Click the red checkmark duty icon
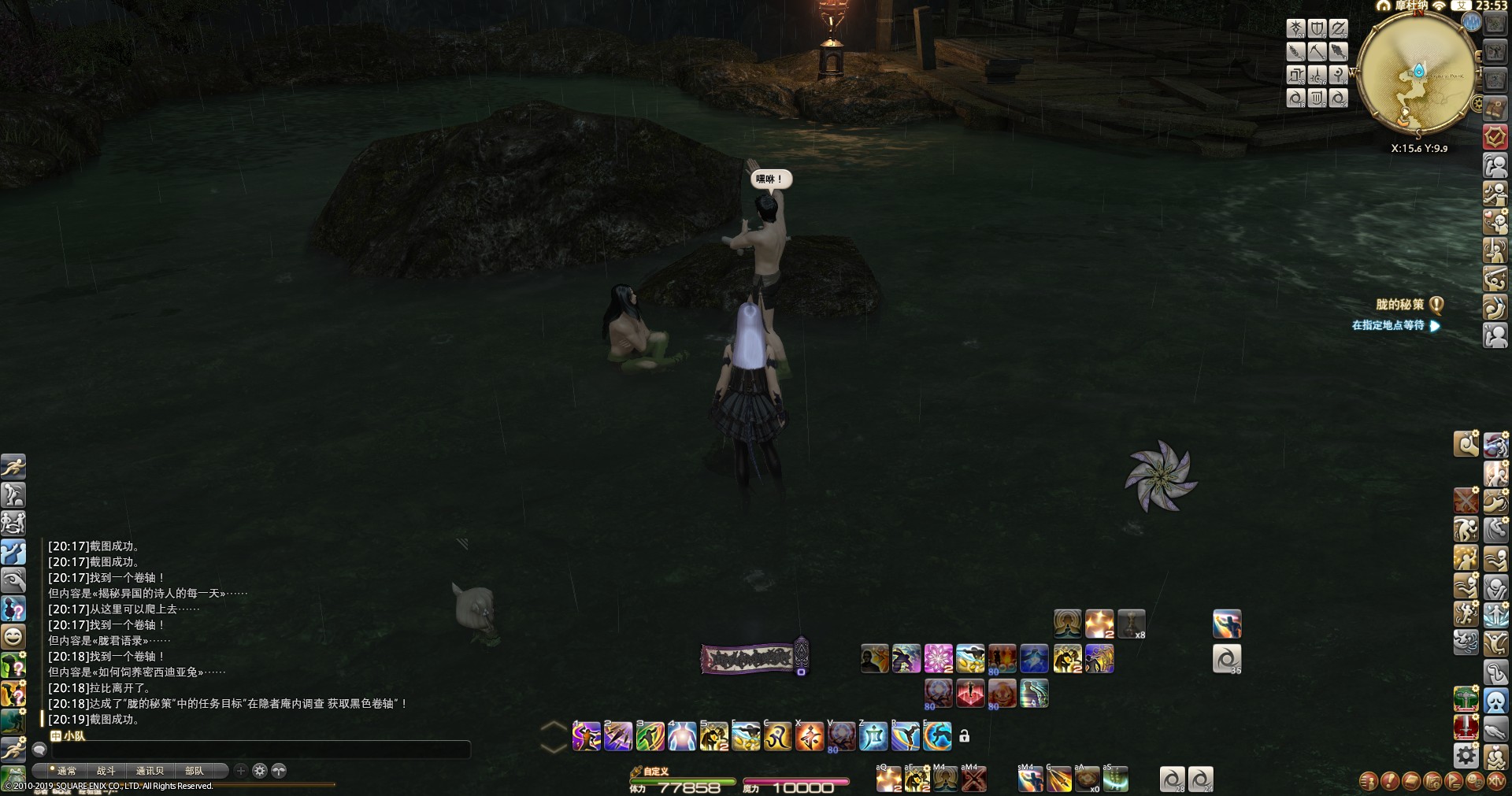 (x=1495, y=137)
